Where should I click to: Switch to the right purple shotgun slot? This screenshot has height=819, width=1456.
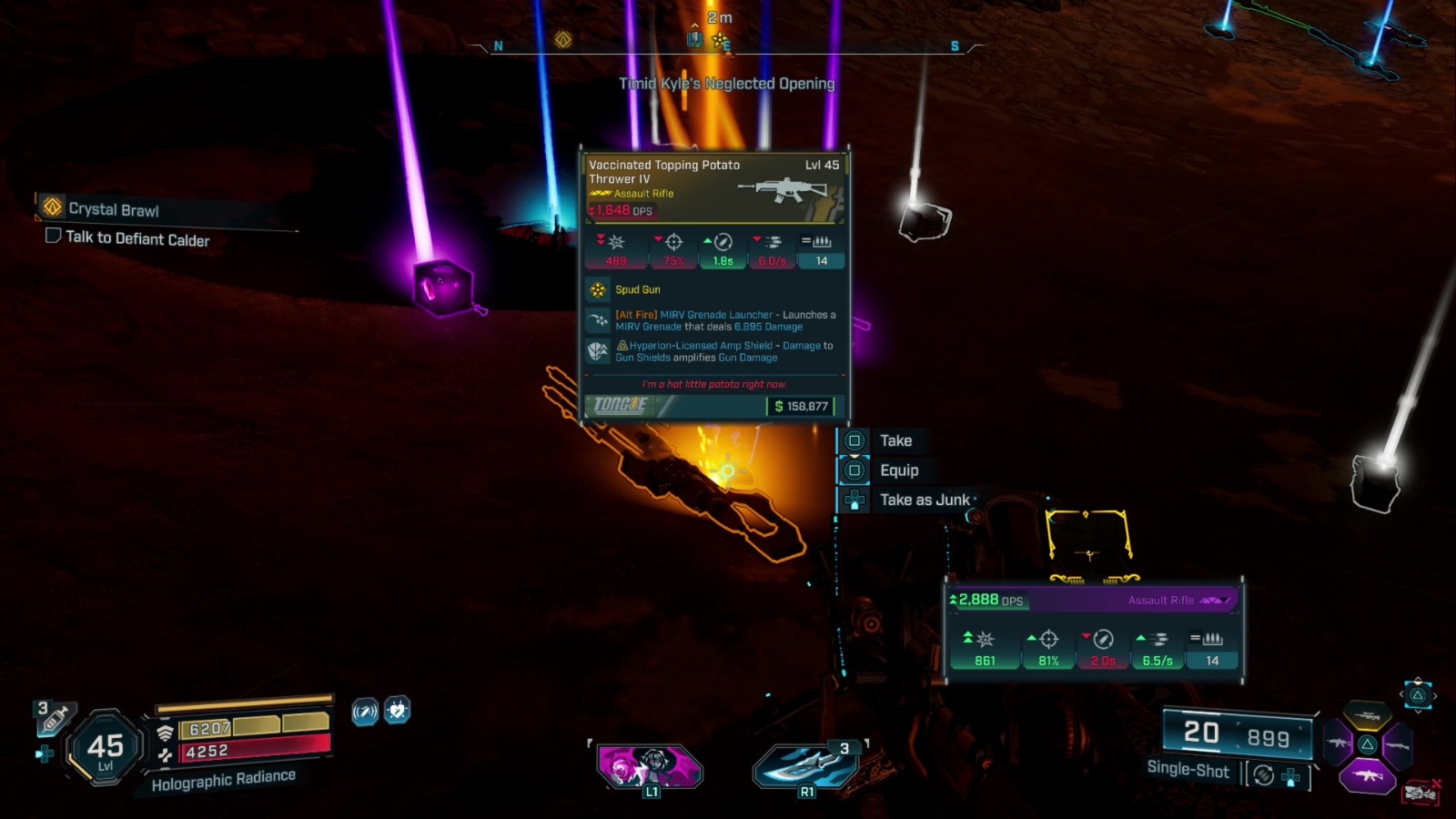(x=1397, y=746)
